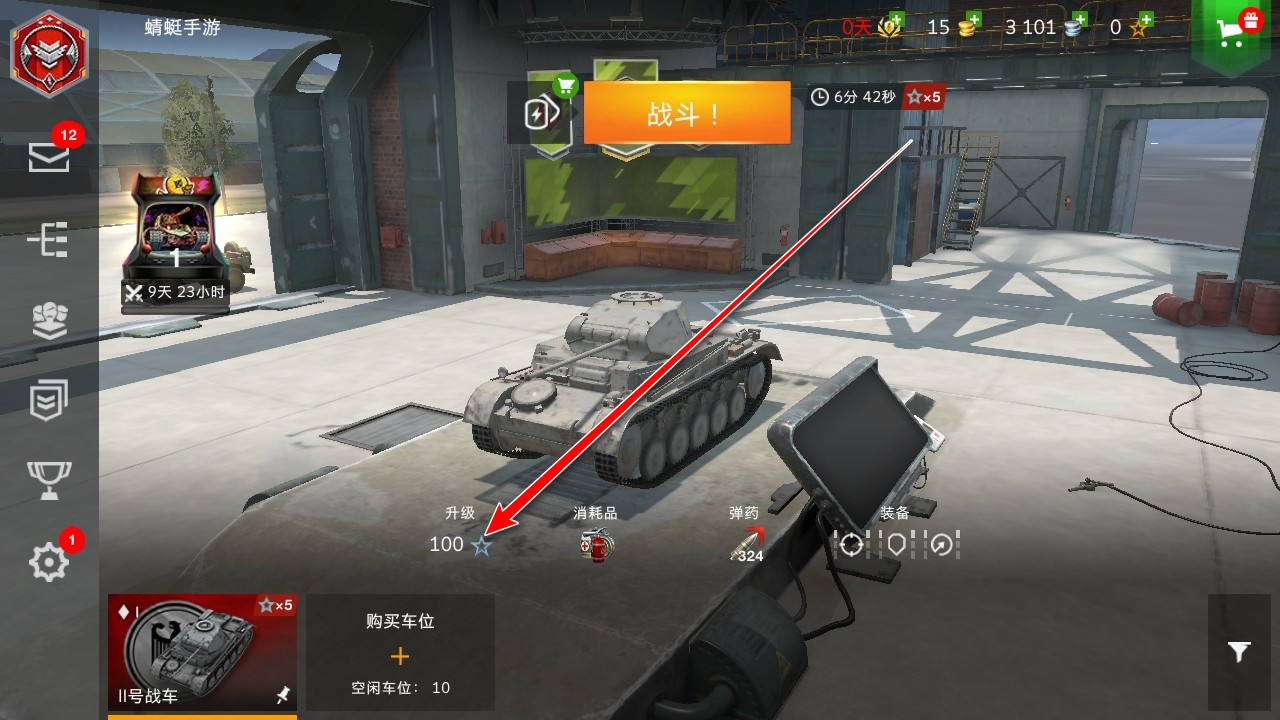Open the missions chevron icon
1280x720 pixels.
(49, 400)
